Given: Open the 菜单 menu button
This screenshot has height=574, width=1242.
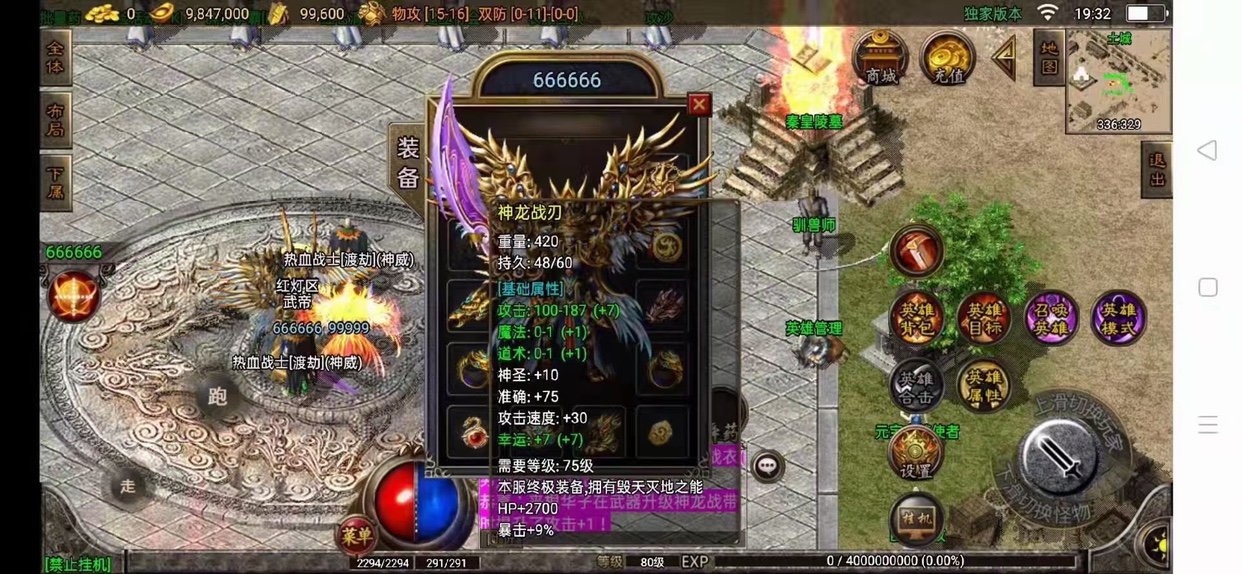Looking at the screenshot, I should pyautogui.click(x=355, y=533).
